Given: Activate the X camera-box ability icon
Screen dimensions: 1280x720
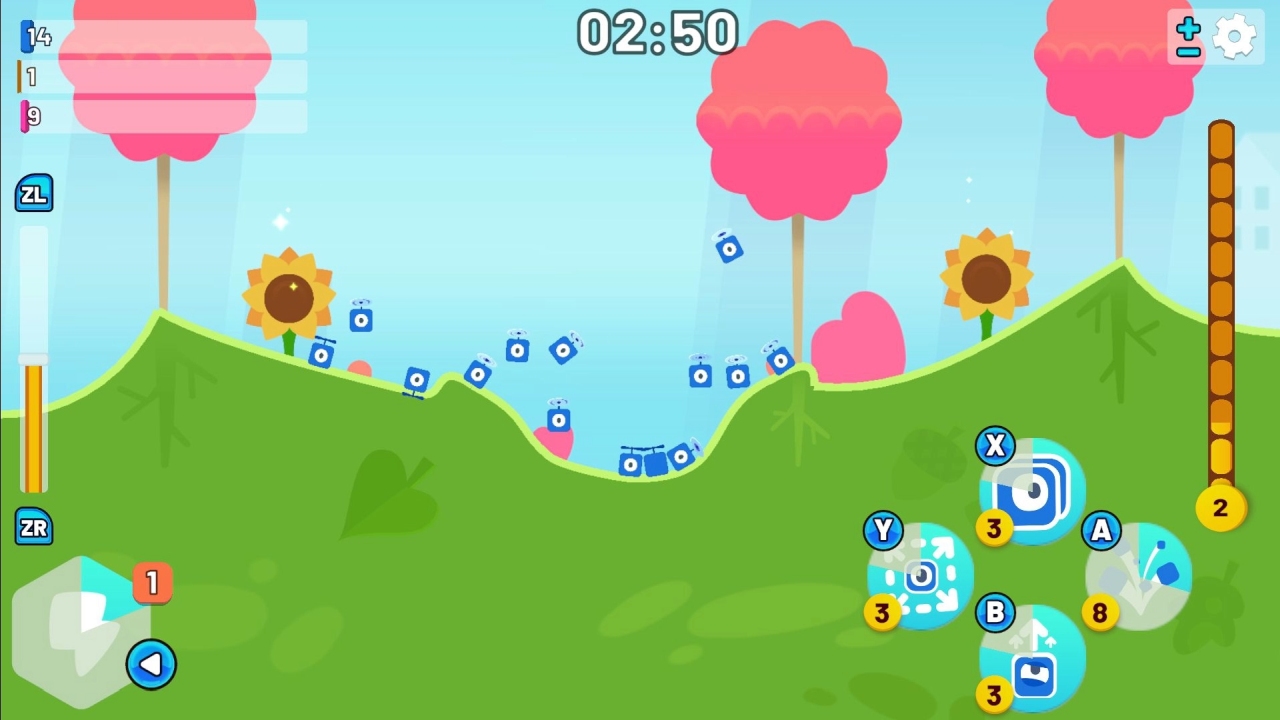Looking at the screenshot, I should pyautogui.click(x=1030, y=492).
